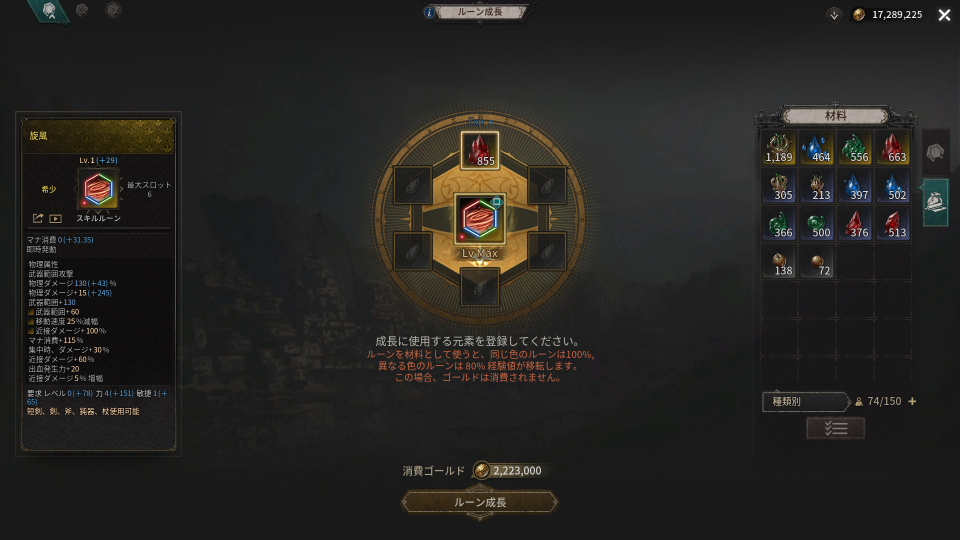960x540 pixels.
Task: Play the skill preview video icon
Action: click(56, 218)
